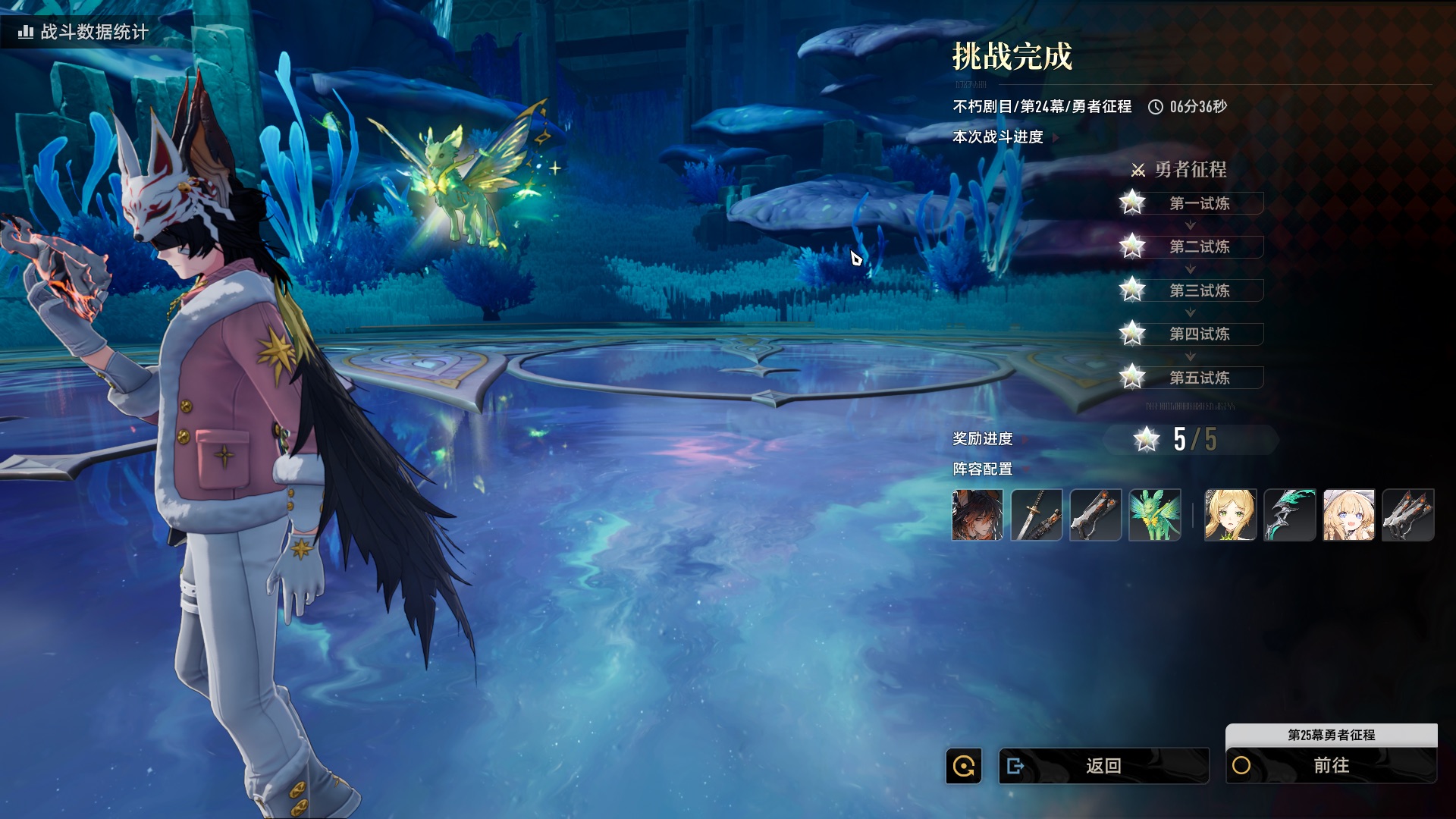Inspect the teal curved blade weapon icon
The width and height of the screenshot is (1456, 819).
pyautogui.click(x=1289, y=515)
